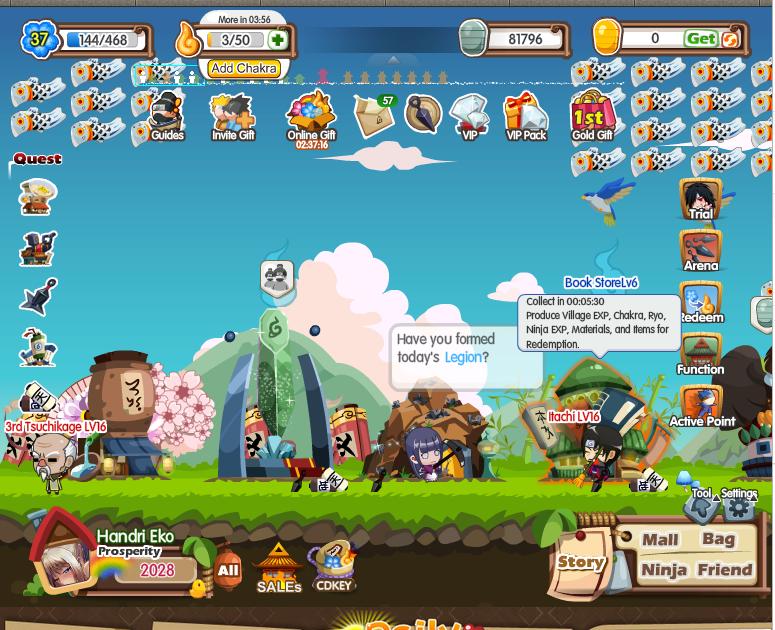Open the Function menu
The image size is (775, 630).
tap(700, 355)
